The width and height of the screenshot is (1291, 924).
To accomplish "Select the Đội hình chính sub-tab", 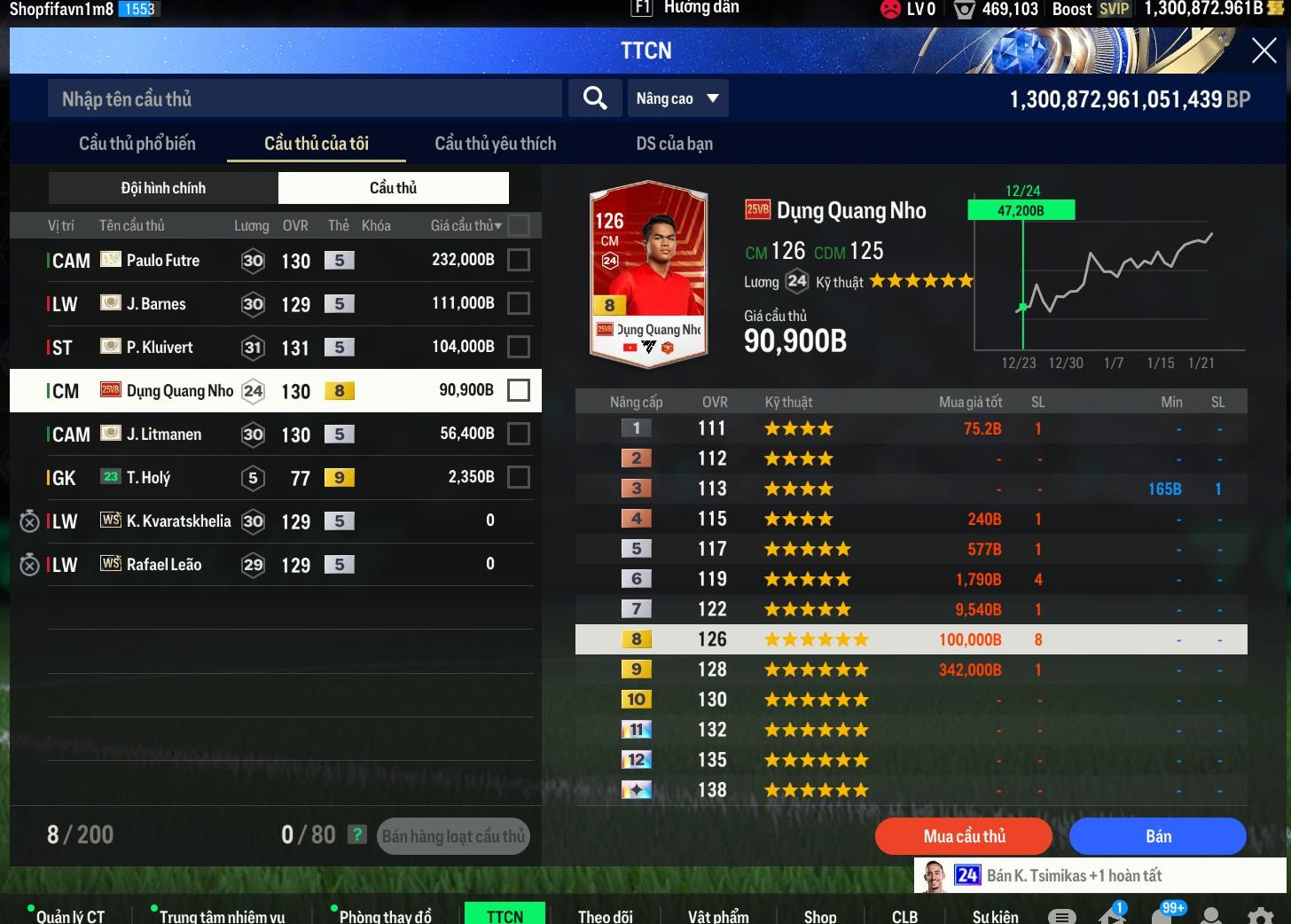I will 163,188.
